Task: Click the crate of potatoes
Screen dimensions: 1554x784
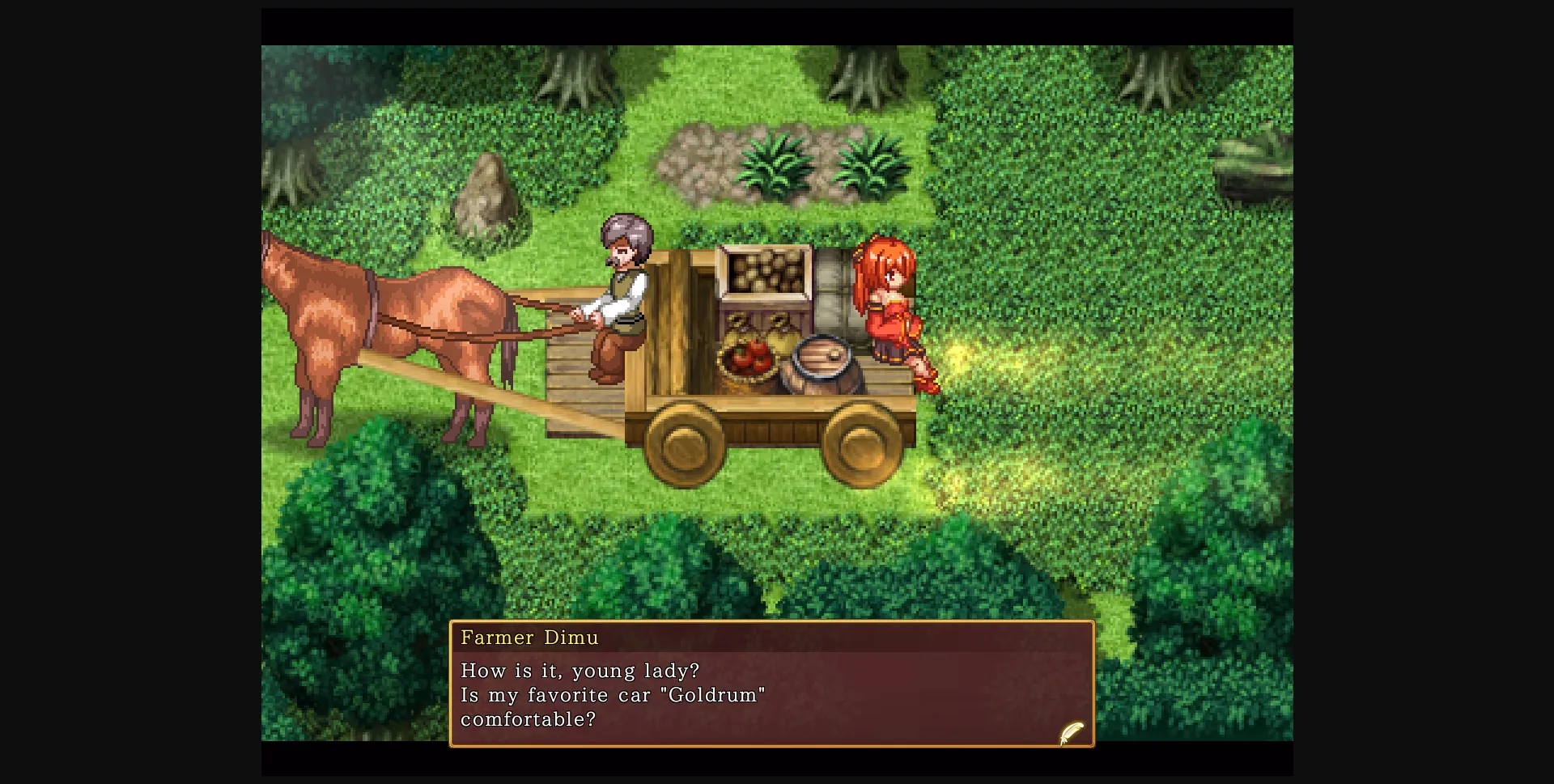Action: (x=765, y=271)
